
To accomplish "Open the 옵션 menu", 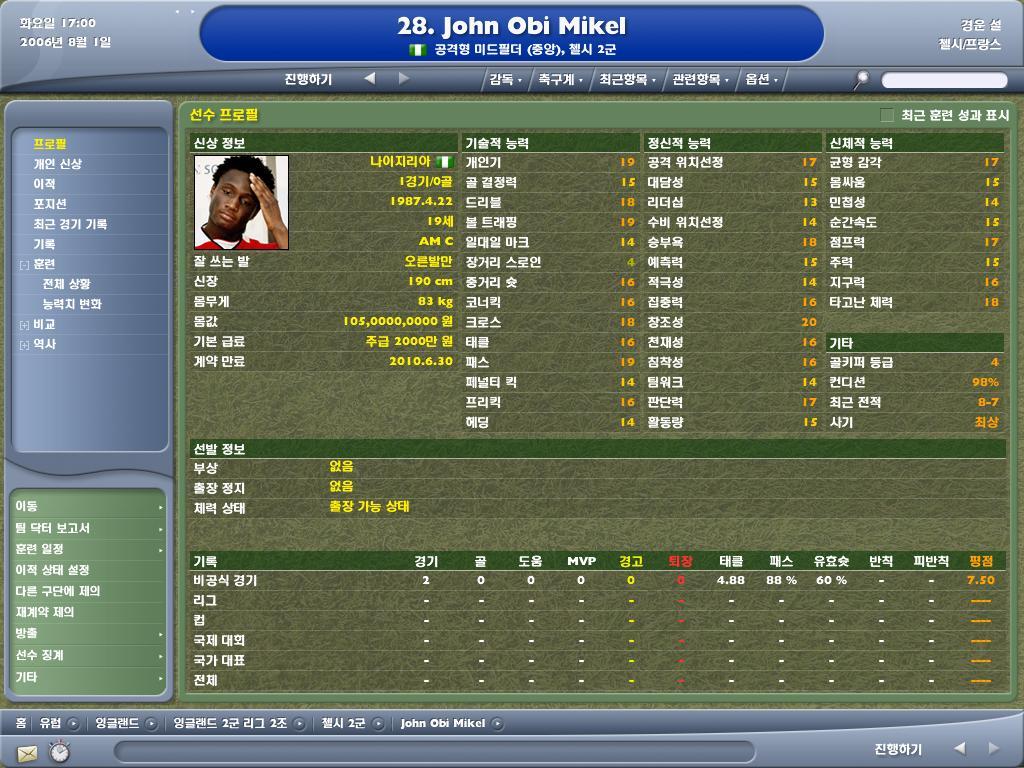I will coord(761,79).
